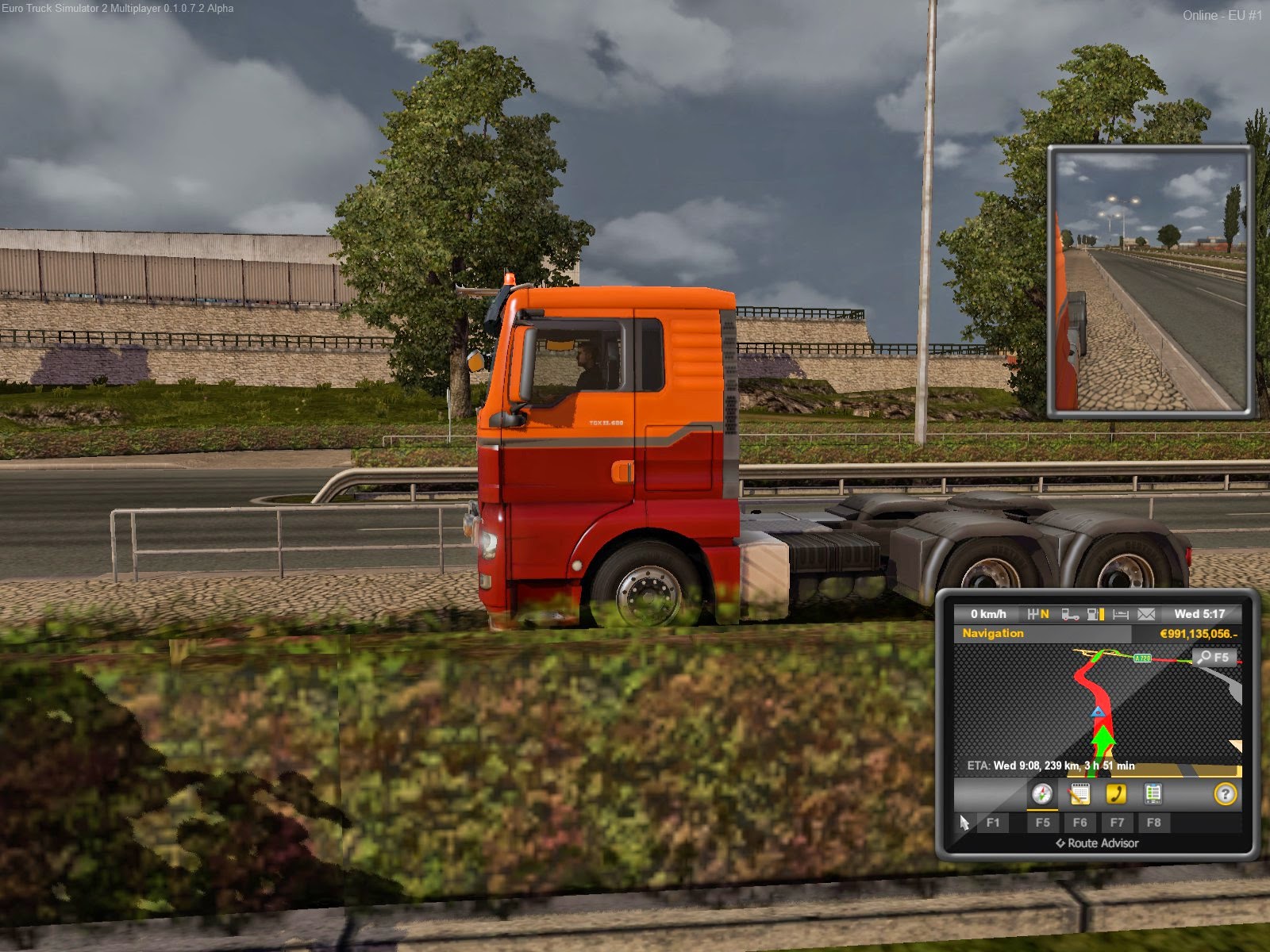Click the speed readout showing 0 km/h
This screenshot has height=952, width=1270.
(x=988, y=614)
